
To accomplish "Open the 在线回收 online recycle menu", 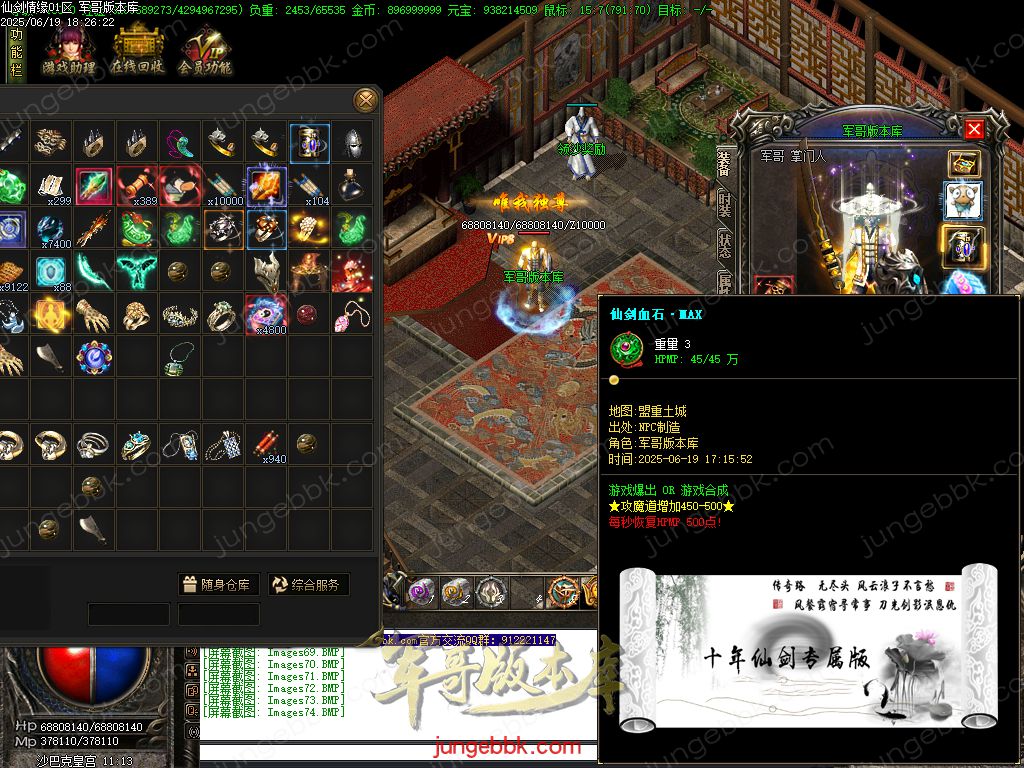I will pos(137,52).
